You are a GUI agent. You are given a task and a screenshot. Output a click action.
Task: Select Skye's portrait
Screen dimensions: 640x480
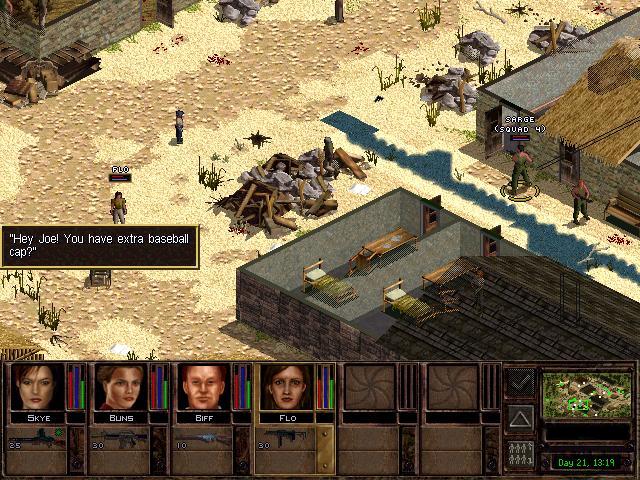37,386
